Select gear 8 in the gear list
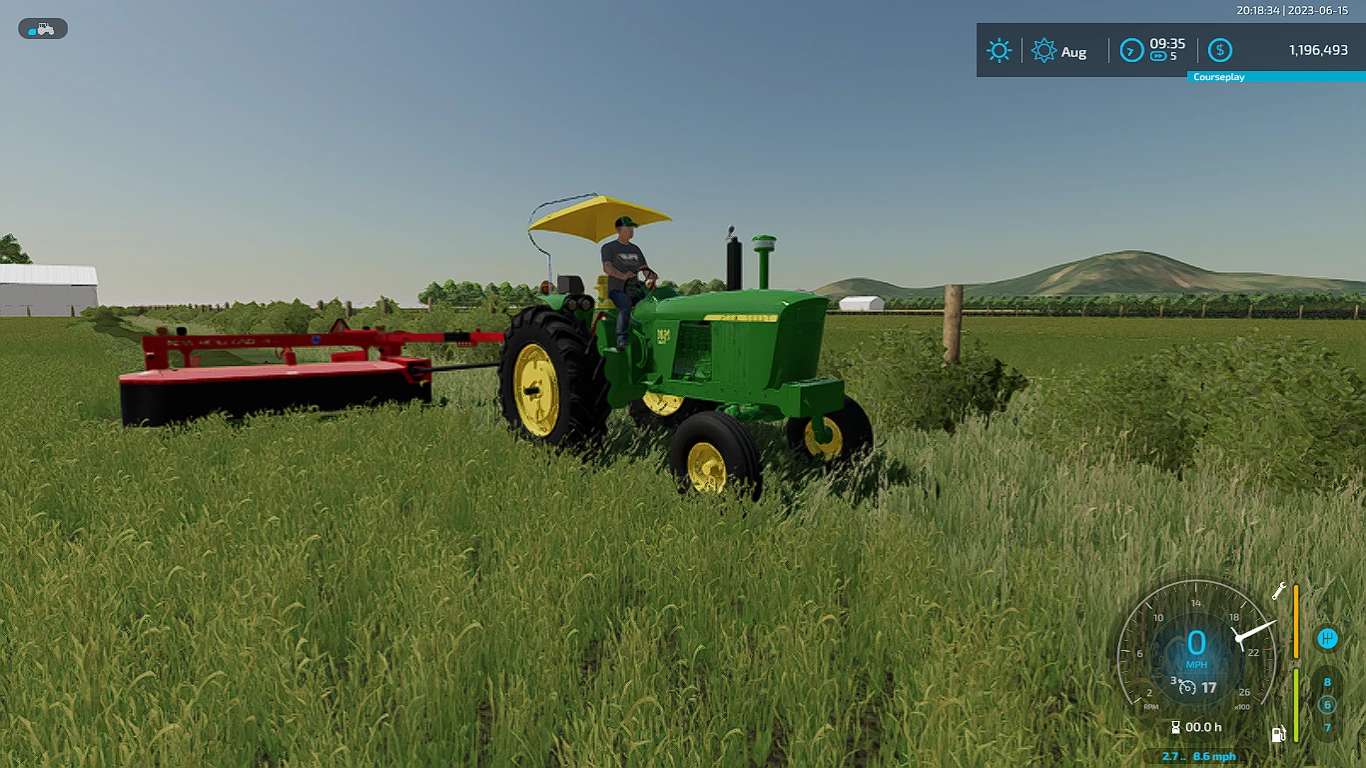 pyautogui.click(x=1327, y=683)
